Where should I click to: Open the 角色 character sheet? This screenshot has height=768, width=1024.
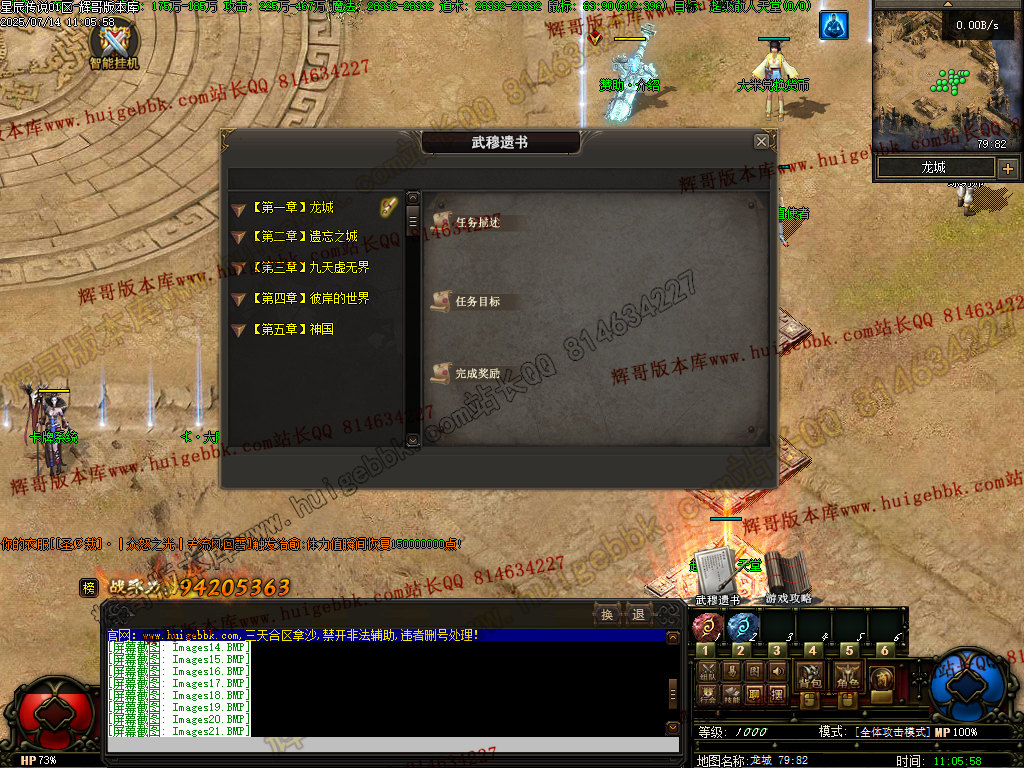[848, 677]
